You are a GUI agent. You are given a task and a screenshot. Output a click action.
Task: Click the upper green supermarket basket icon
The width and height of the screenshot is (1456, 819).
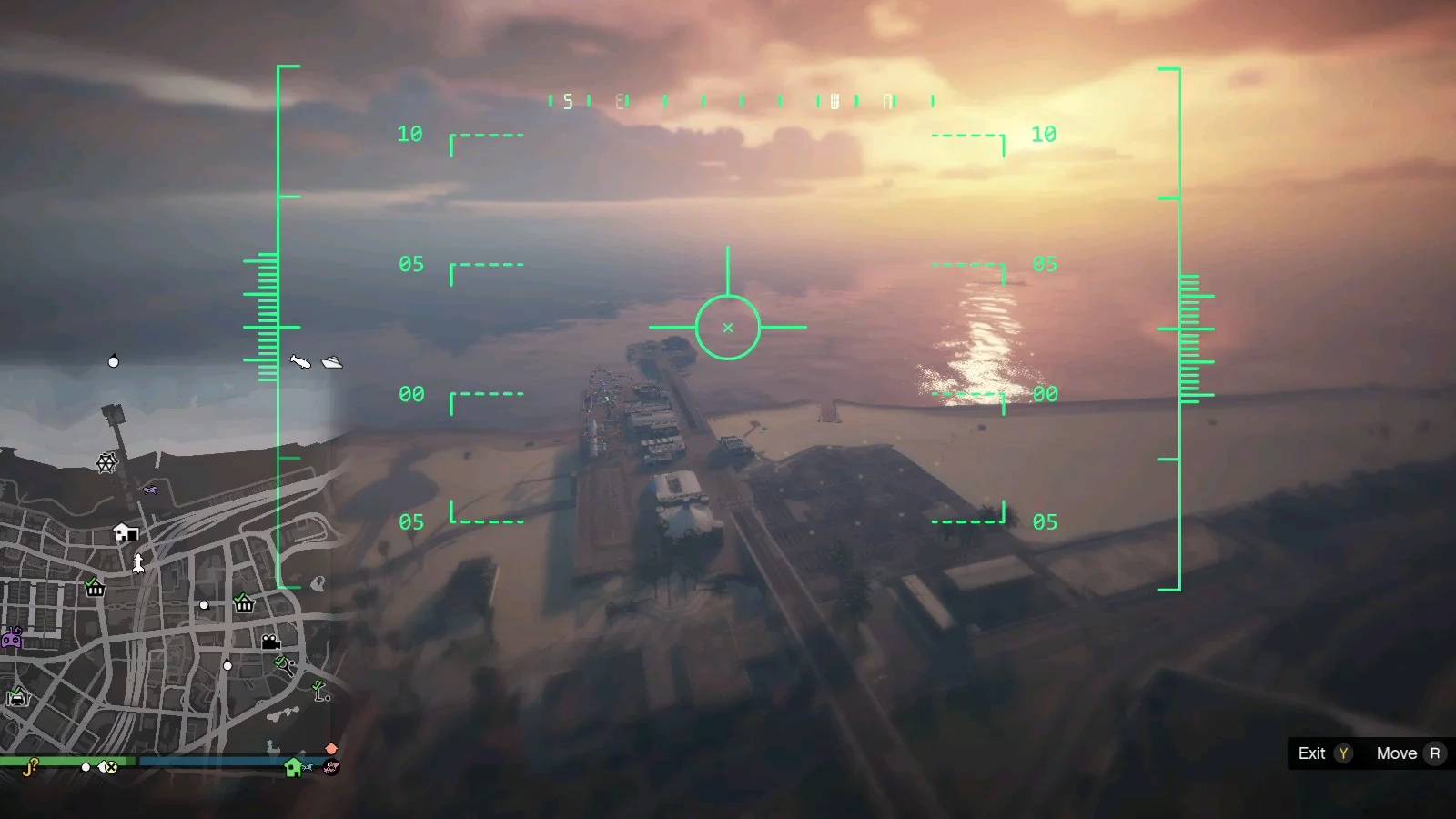click(x=94, y=588)
